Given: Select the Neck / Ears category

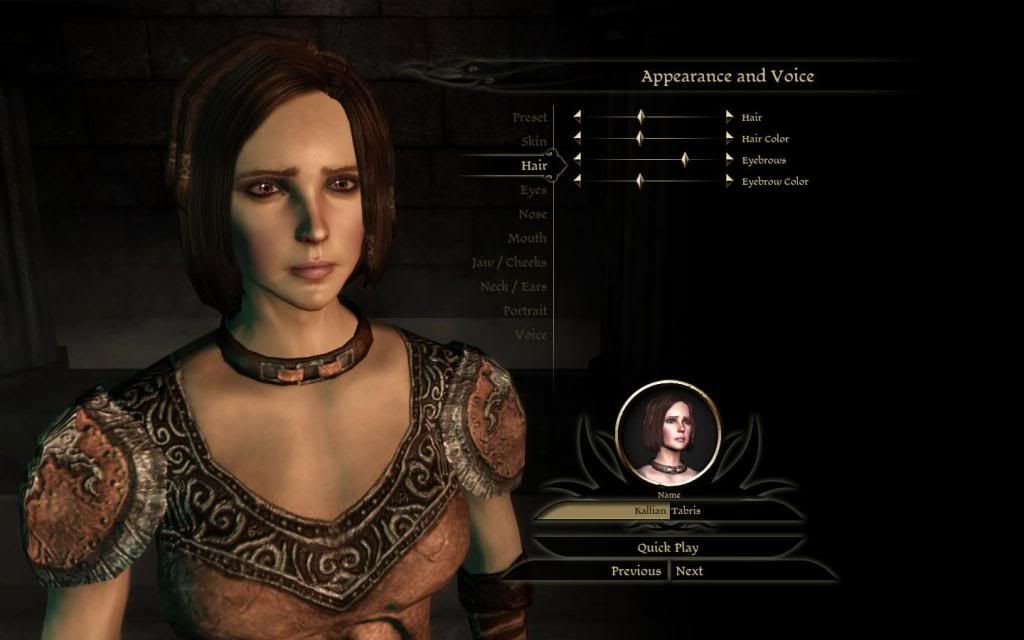Looking at the screenshot, I should click(513, 287).
